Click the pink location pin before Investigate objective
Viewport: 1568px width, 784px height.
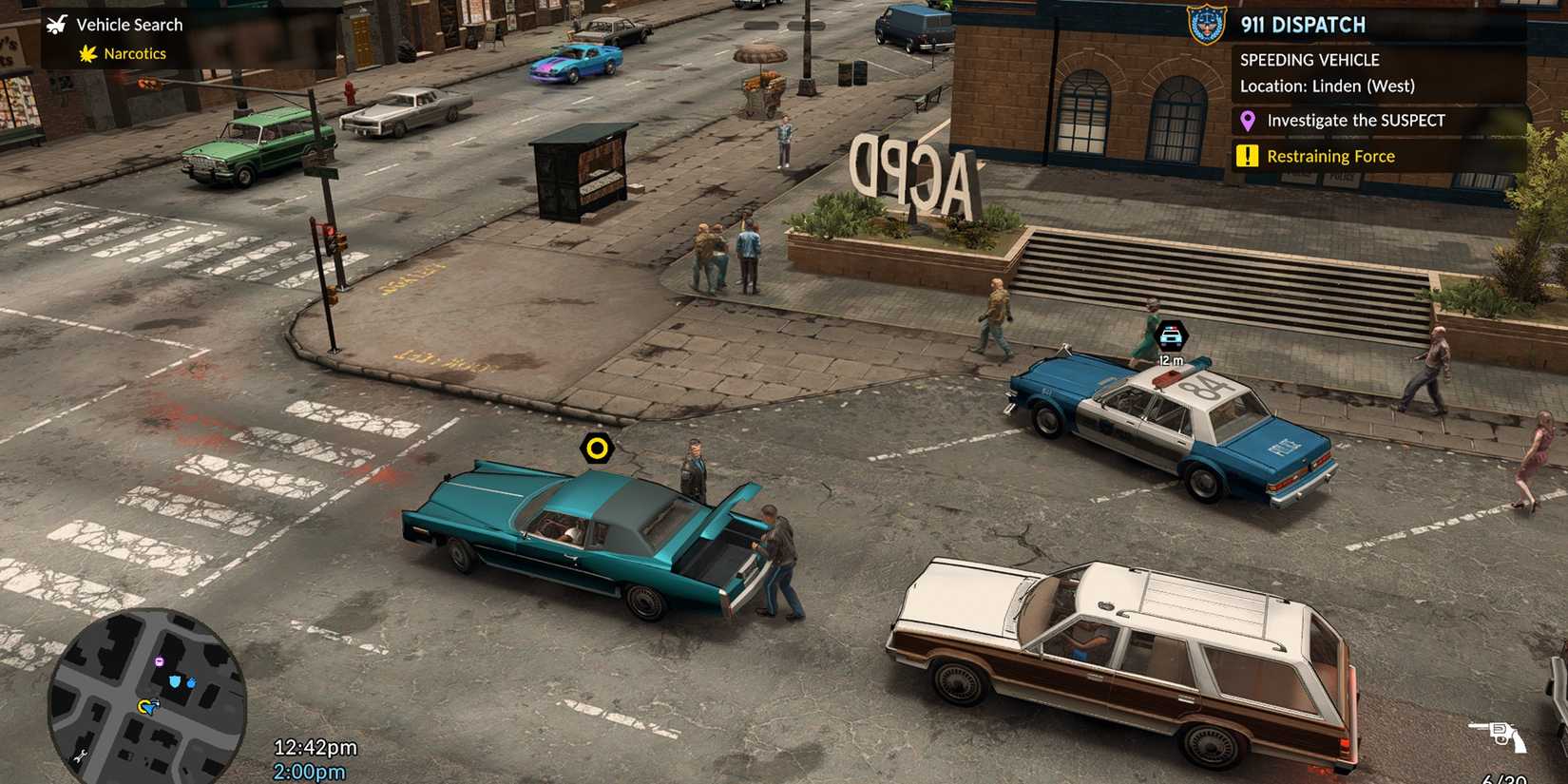1248,120
